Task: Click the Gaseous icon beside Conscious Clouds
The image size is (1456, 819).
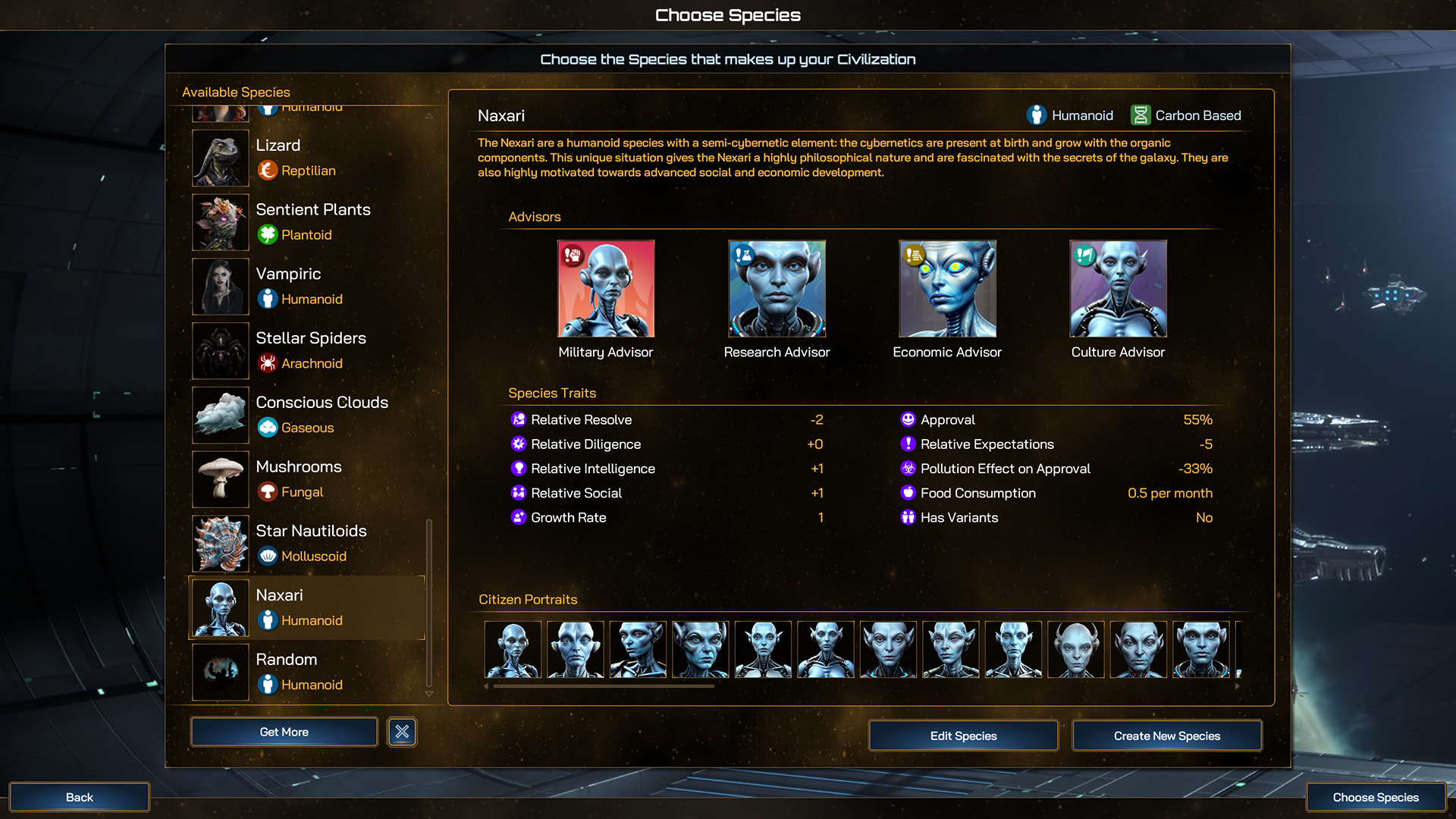Action: click(267, 428)
